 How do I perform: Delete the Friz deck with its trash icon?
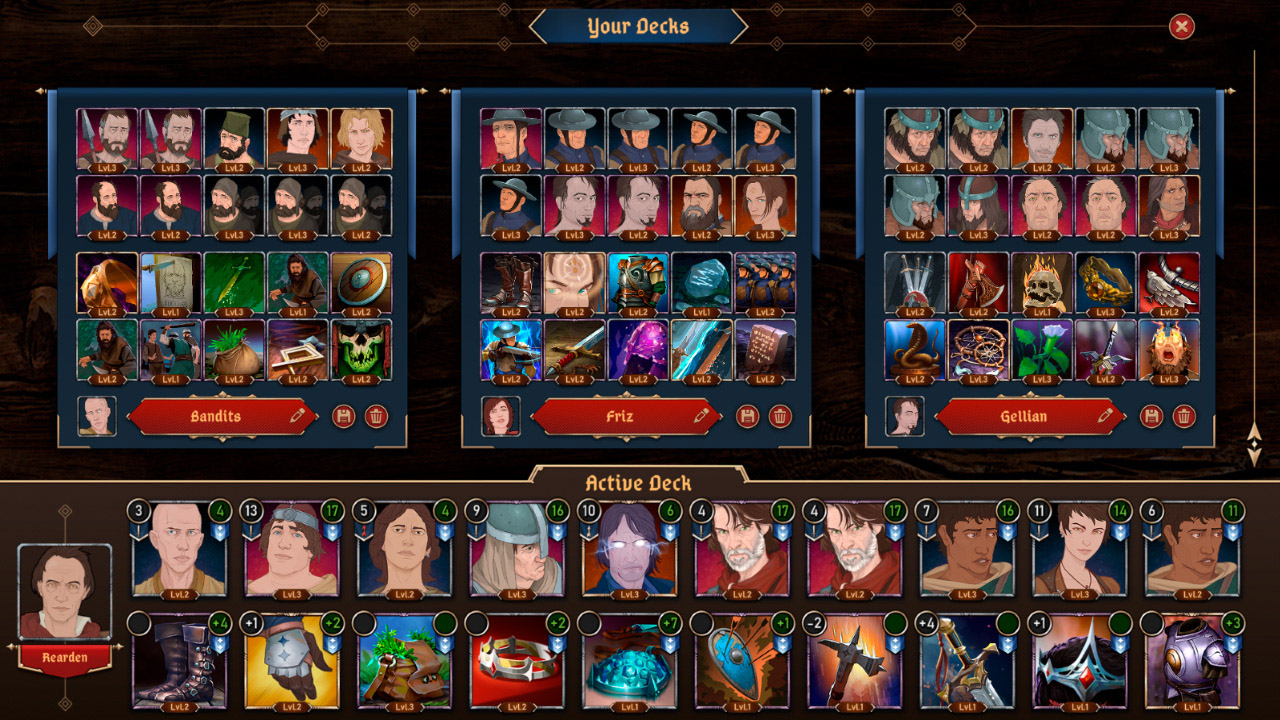(782, 416)
